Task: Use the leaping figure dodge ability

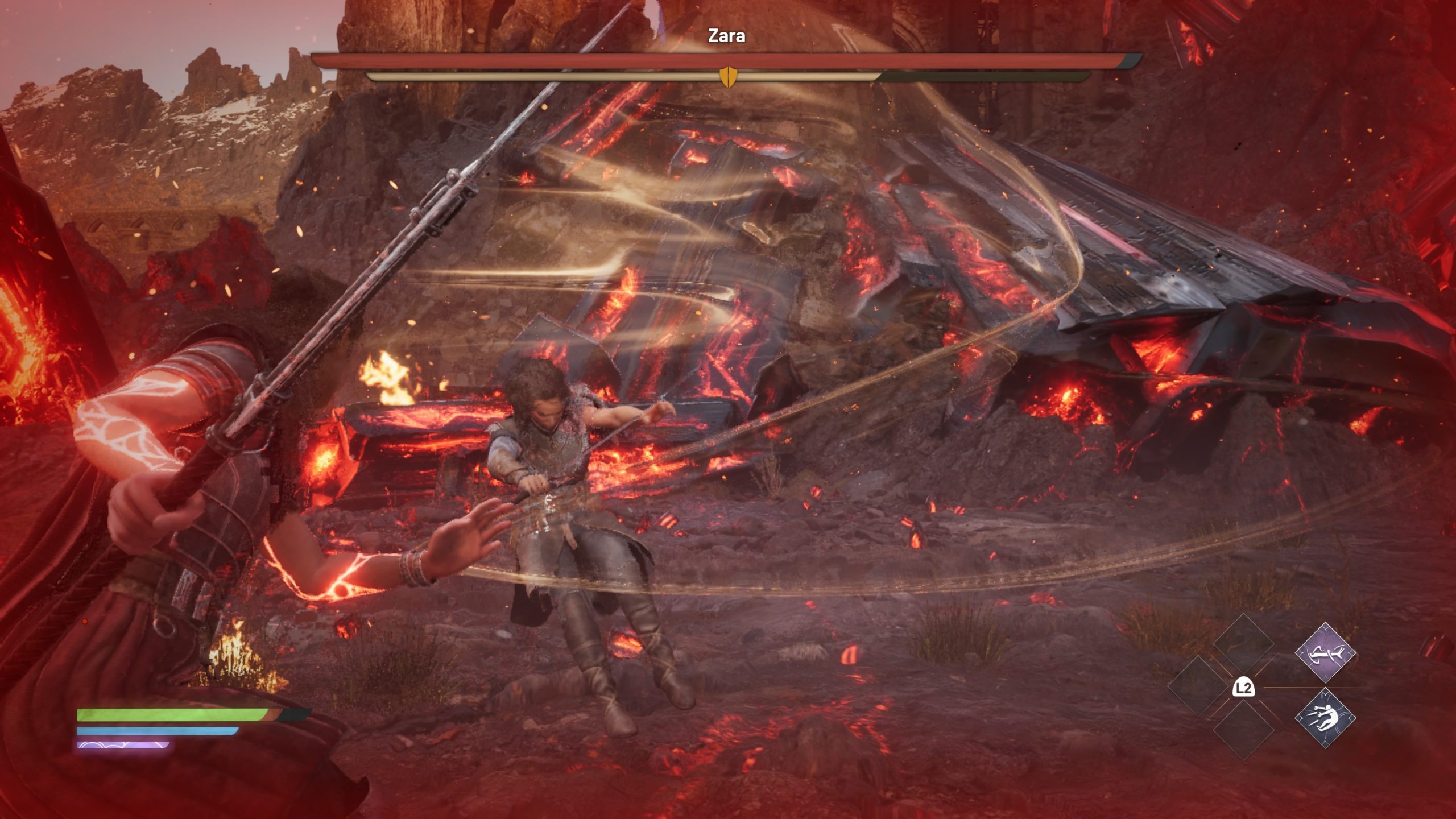Action: 1325,718
